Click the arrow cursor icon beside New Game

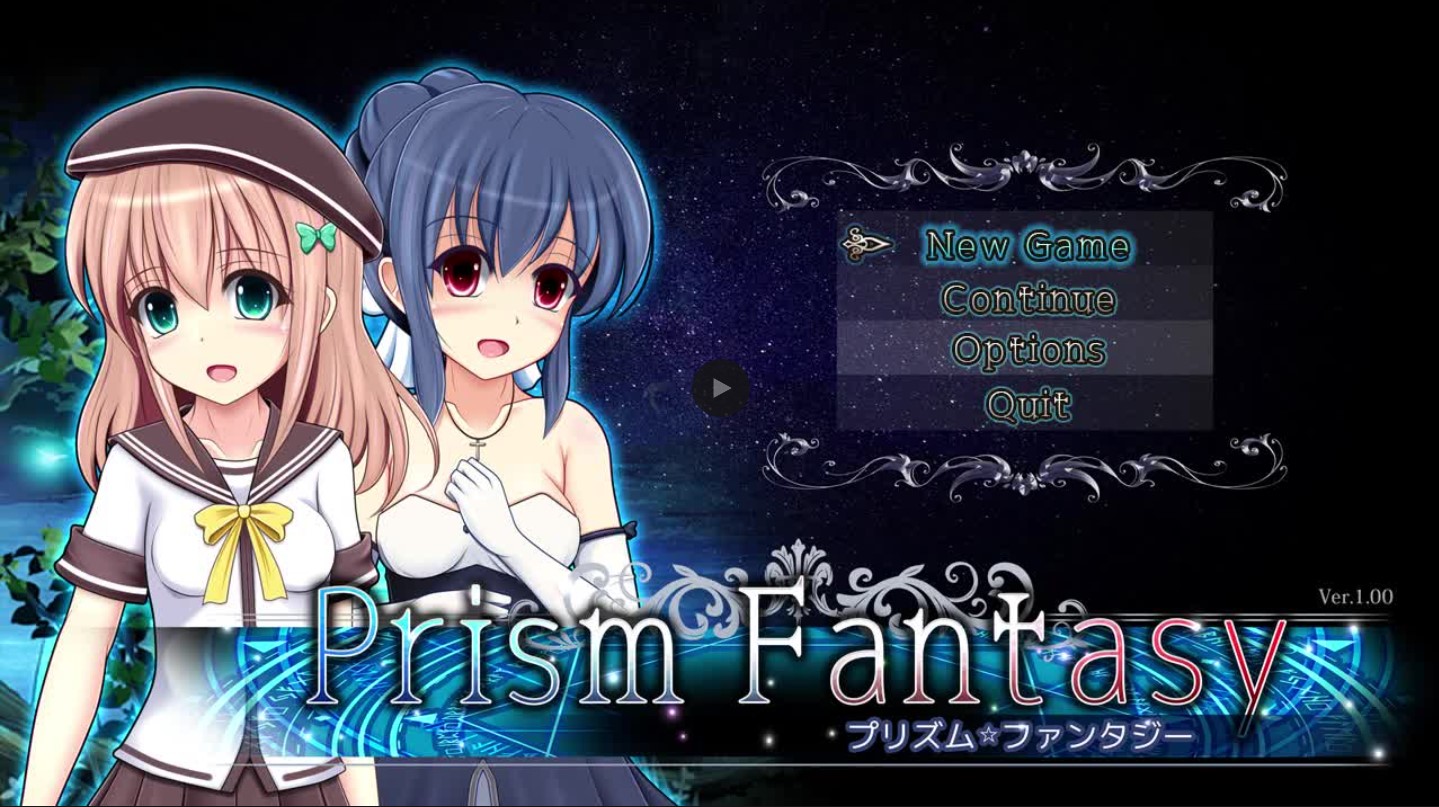[x=869, y=243]
